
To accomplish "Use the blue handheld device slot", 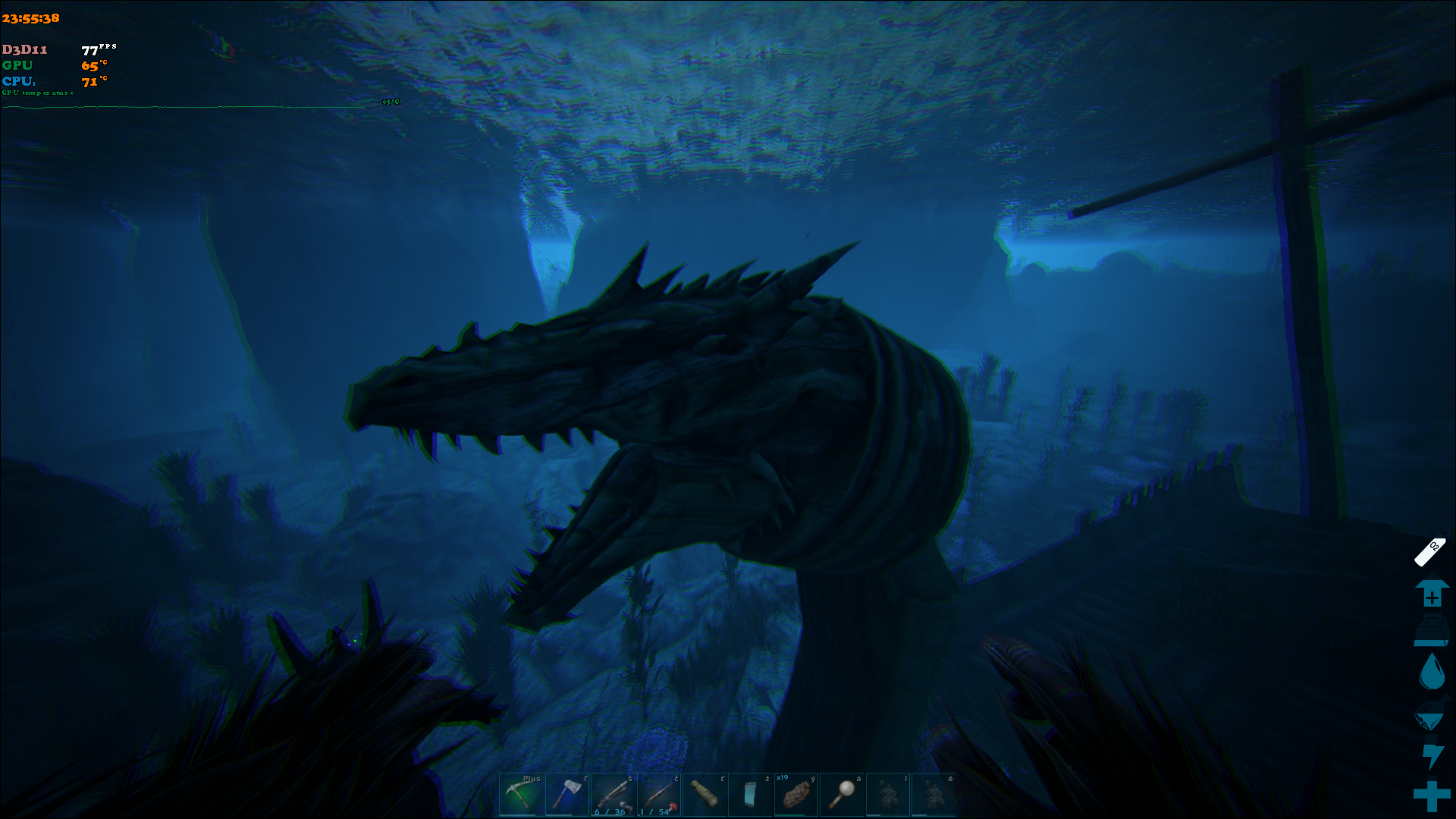I will 750,794.
